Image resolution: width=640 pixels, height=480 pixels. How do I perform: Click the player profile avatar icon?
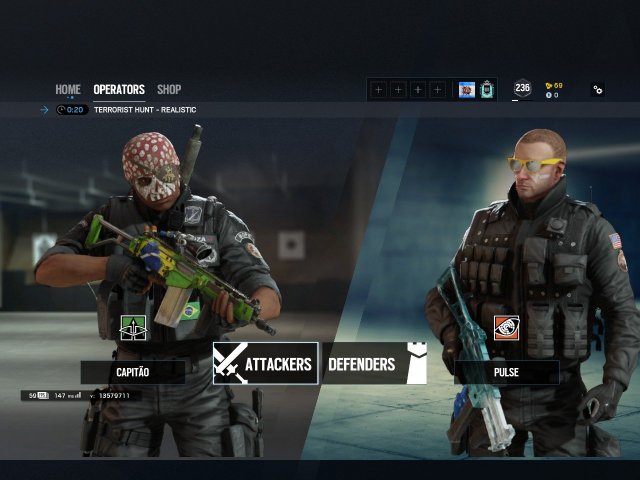467,90
